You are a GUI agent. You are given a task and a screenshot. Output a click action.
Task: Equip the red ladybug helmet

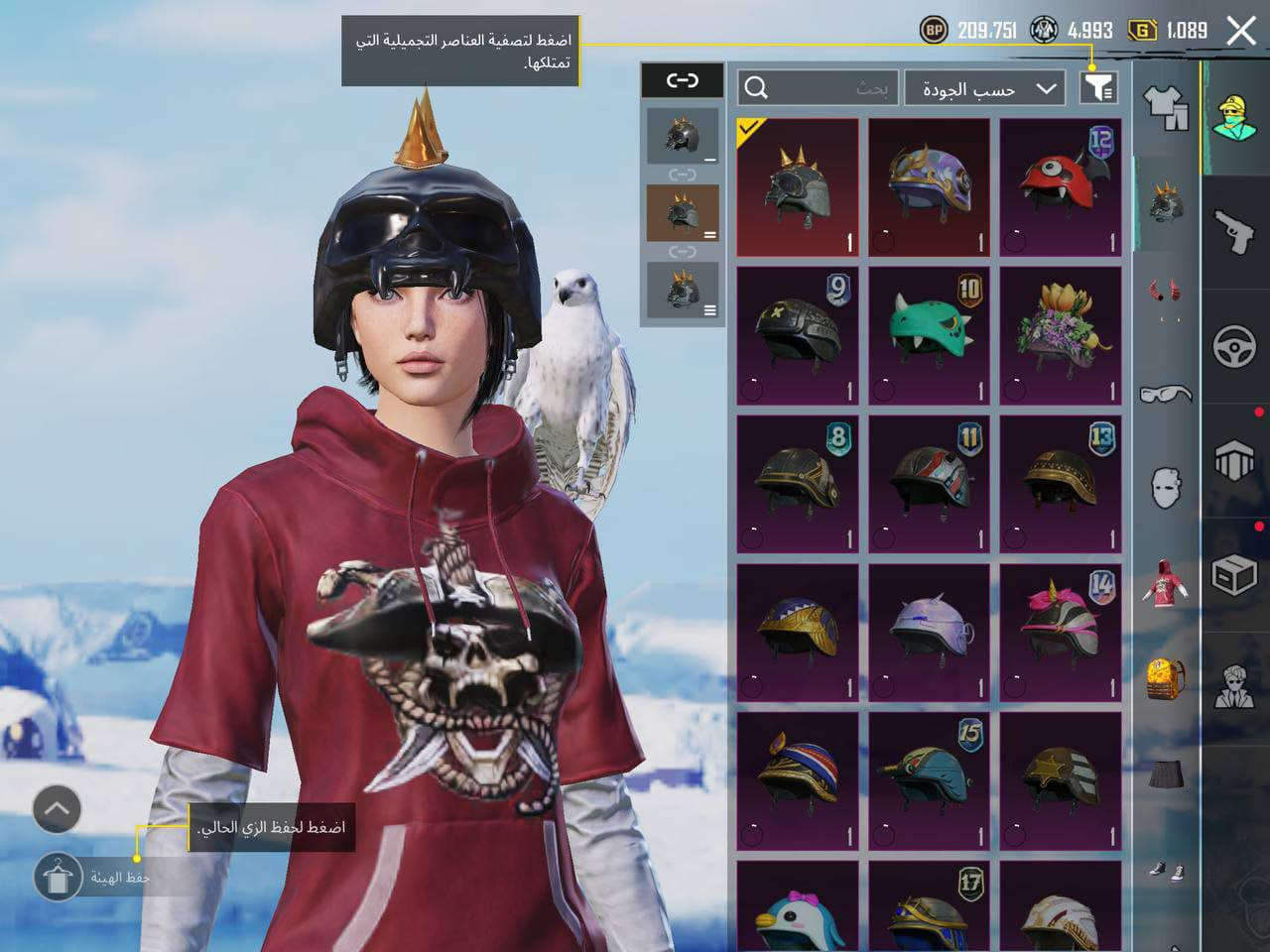click(1059, 186)
